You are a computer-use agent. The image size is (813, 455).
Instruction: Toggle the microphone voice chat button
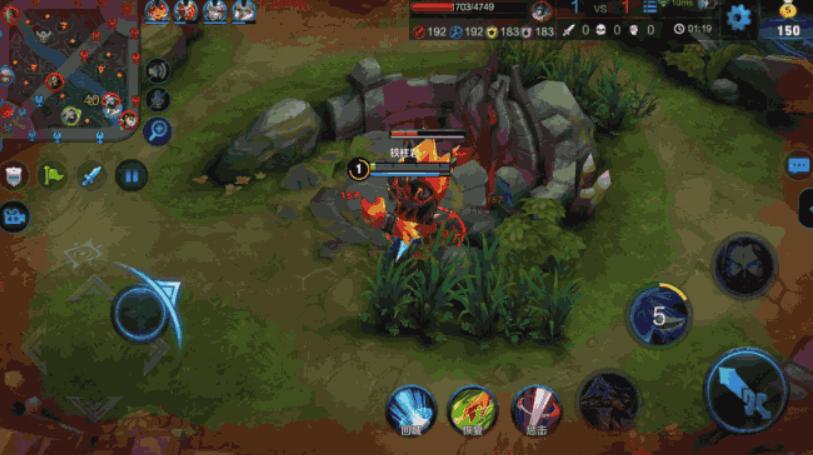pos(157,100)
